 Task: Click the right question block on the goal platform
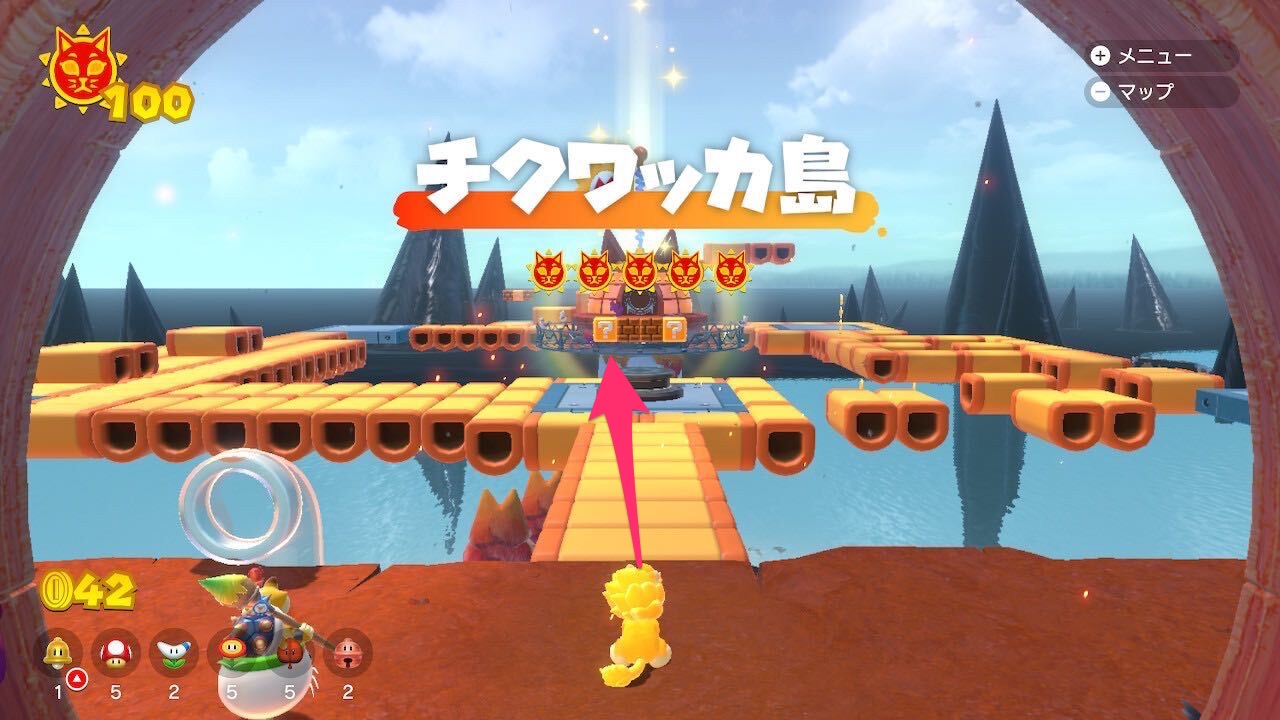coord(673,330)
